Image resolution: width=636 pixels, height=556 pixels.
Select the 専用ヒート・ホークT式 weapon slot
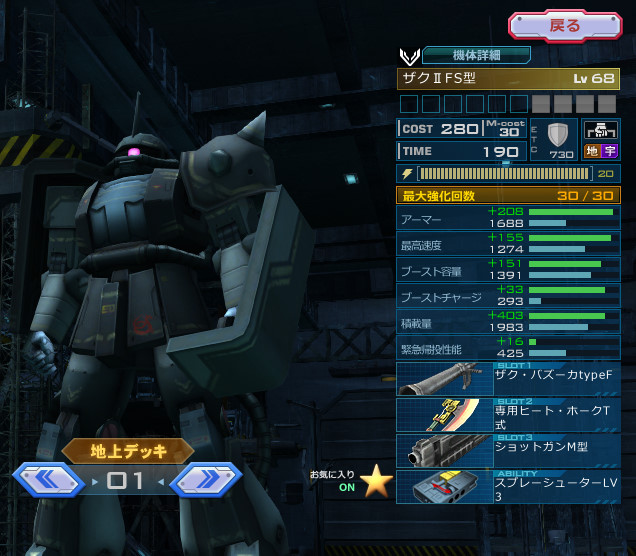508,415
